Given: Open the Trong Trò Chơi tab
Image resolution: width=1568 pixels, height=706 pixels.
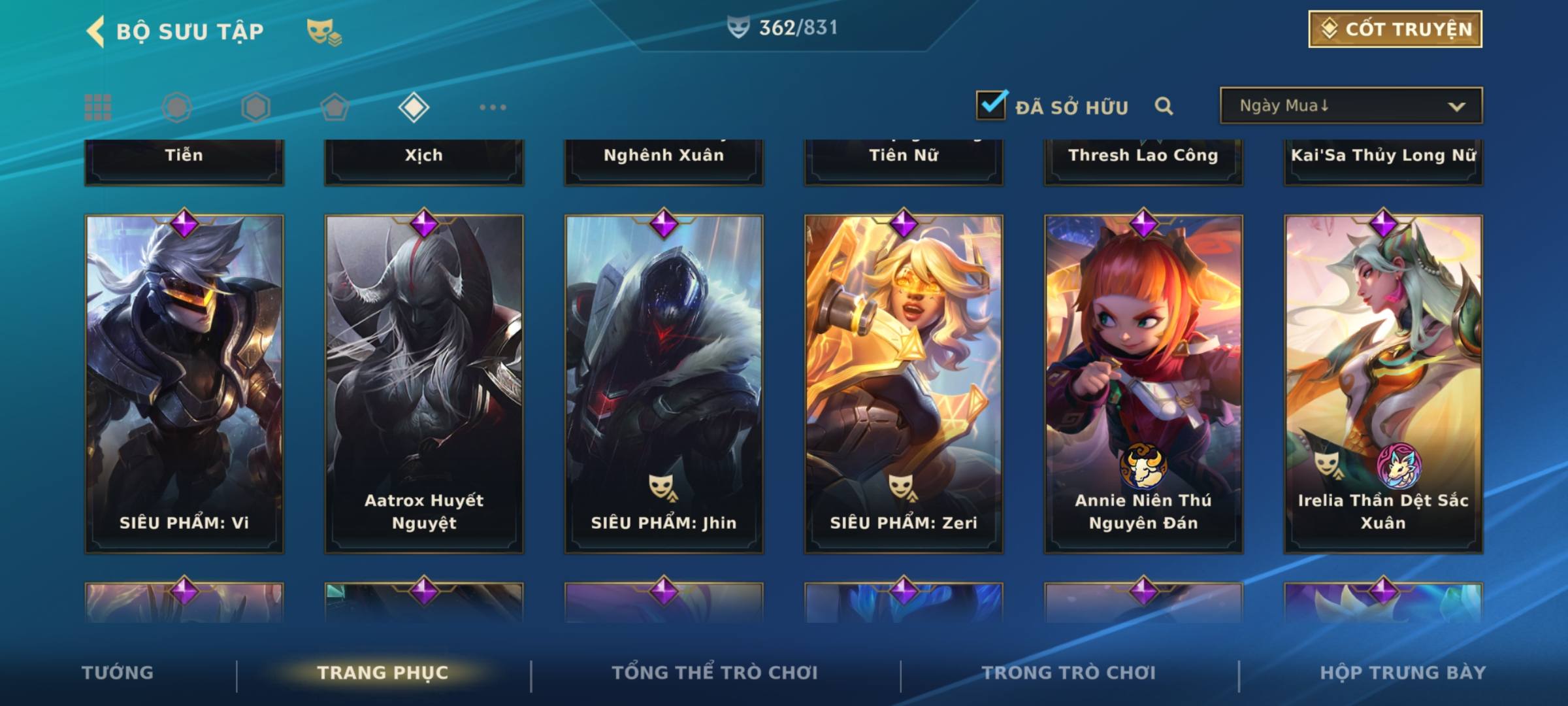Looking at the screenshot, I should [1069, 673].
